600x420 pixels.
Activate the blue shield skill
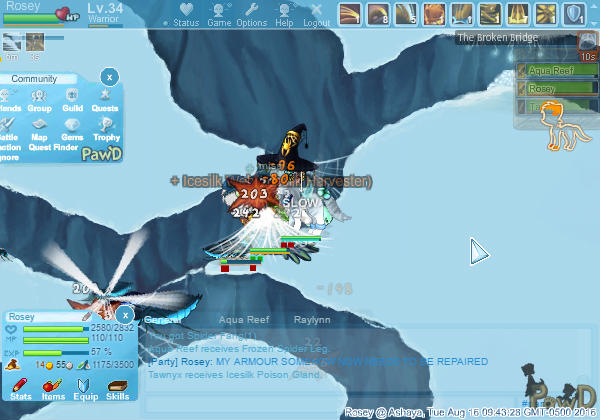(574, 15)
